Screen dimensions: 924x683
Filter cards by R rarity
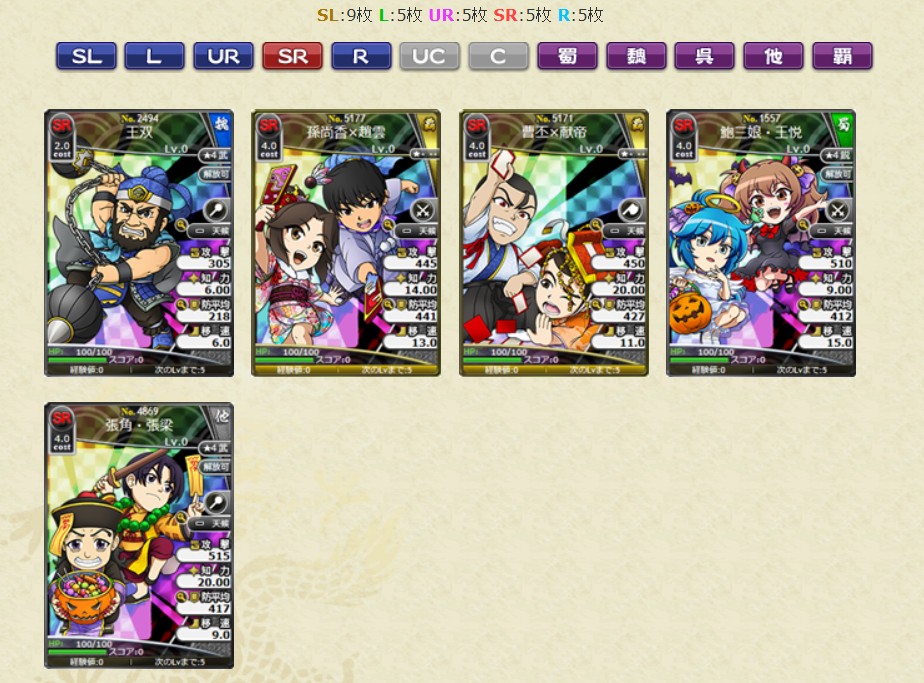[x=360, y=57]
